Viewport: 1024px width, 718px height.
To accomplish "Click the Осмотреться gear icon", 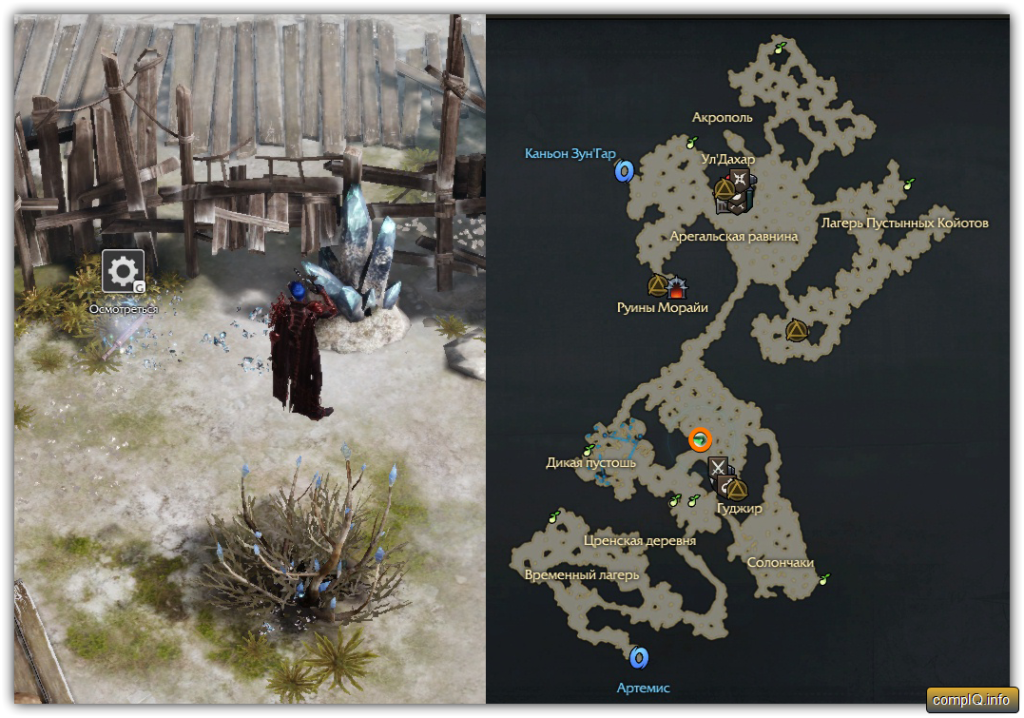I will point(123,271).
